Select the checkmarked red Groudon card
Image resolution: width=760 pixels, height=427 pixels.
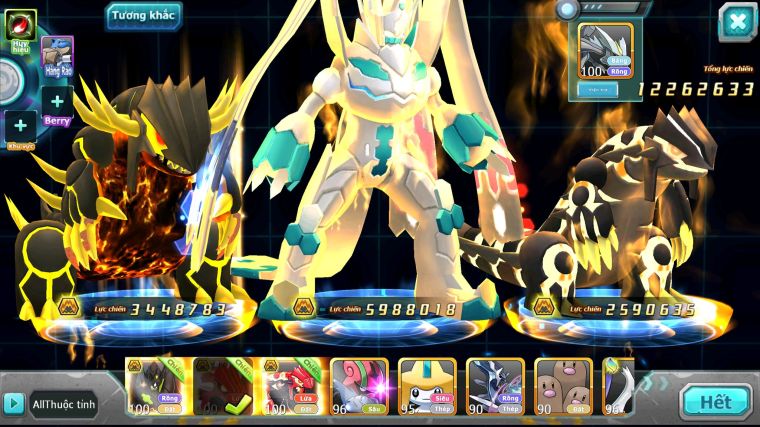pos(223,386)
